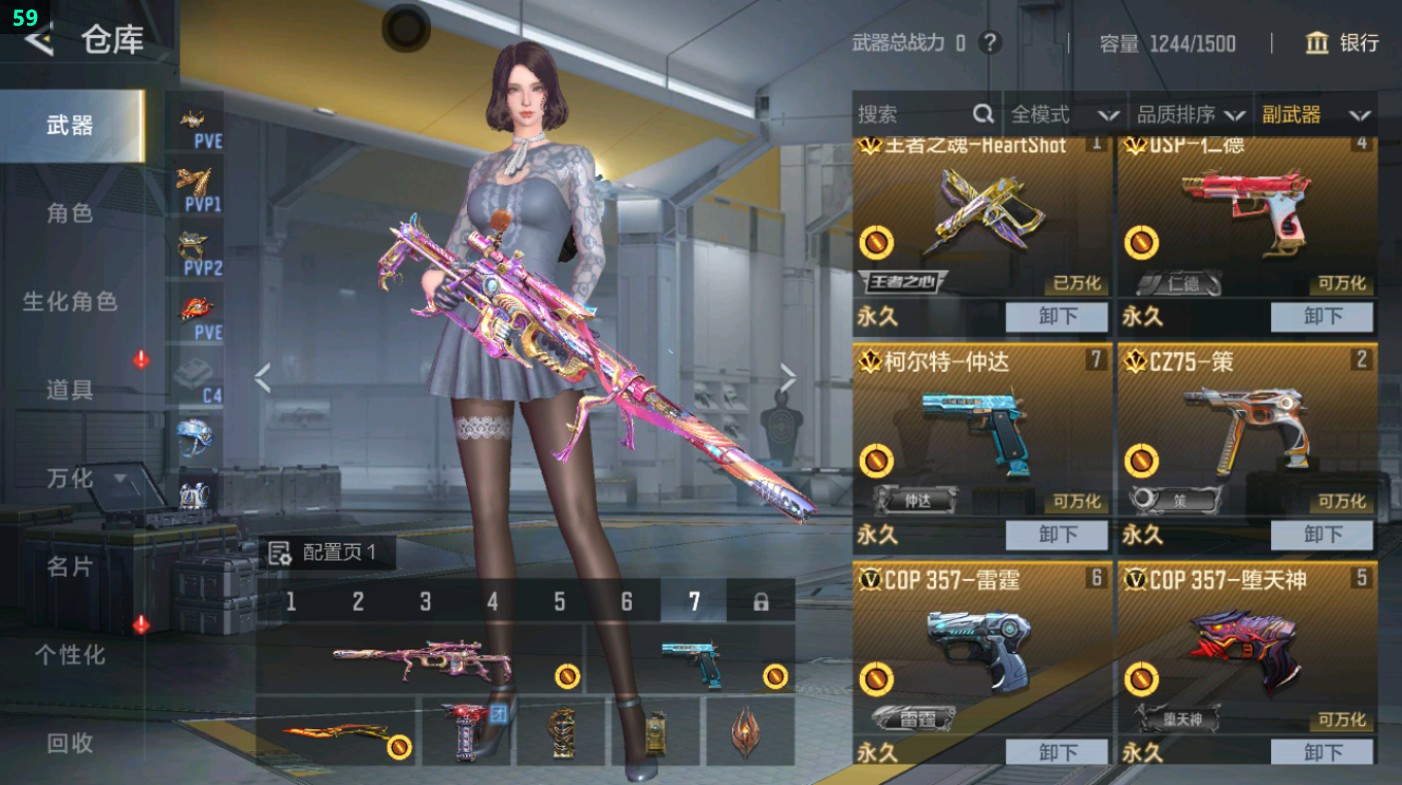1402x785 pixels.
Task: Rotate to next view with right arrow
Action: (788, 378)
